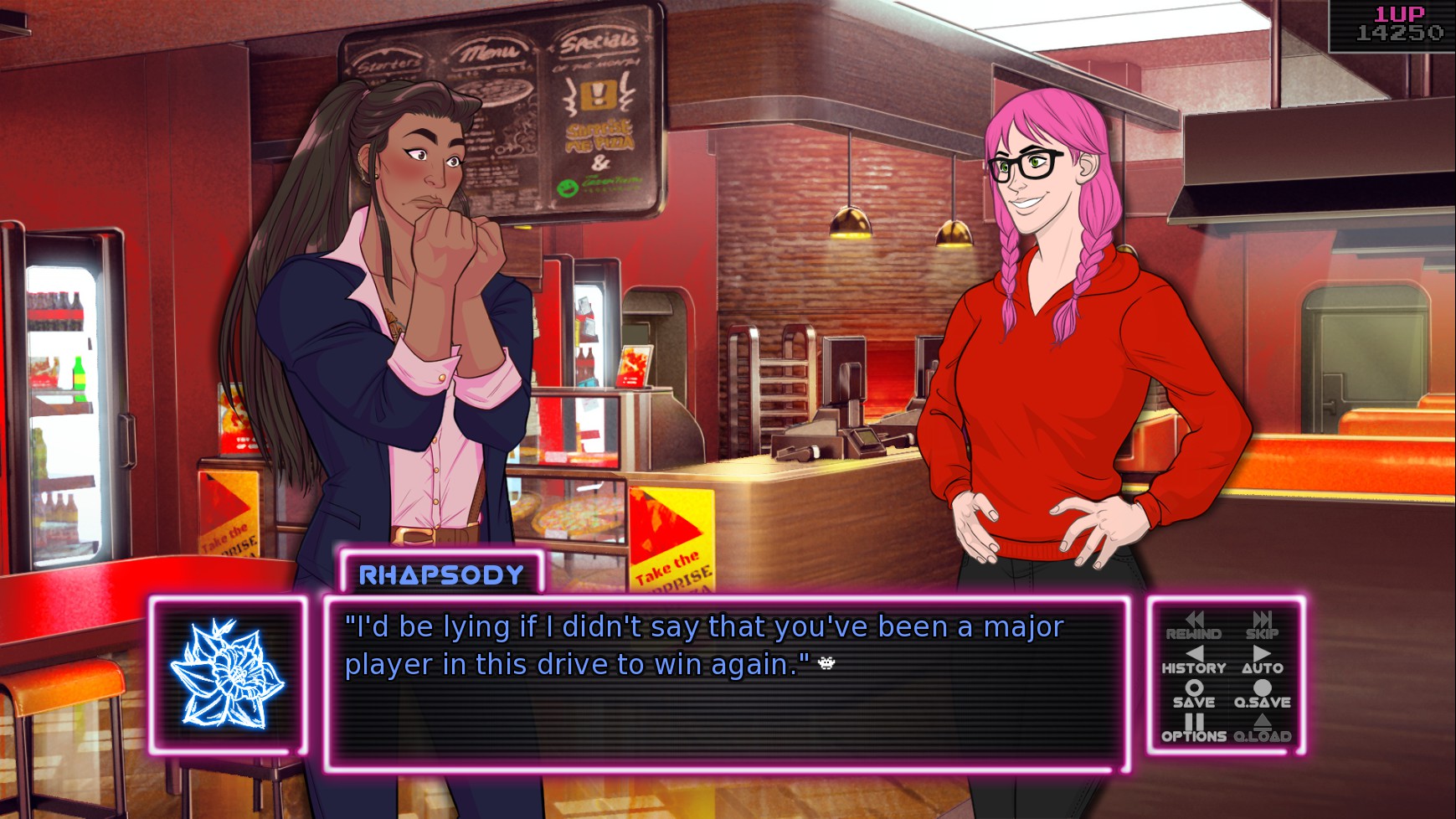The width and height of the screenshot is (1456, 819).
Task: Open the dialogue History log
Action: tap(1193, 660)
